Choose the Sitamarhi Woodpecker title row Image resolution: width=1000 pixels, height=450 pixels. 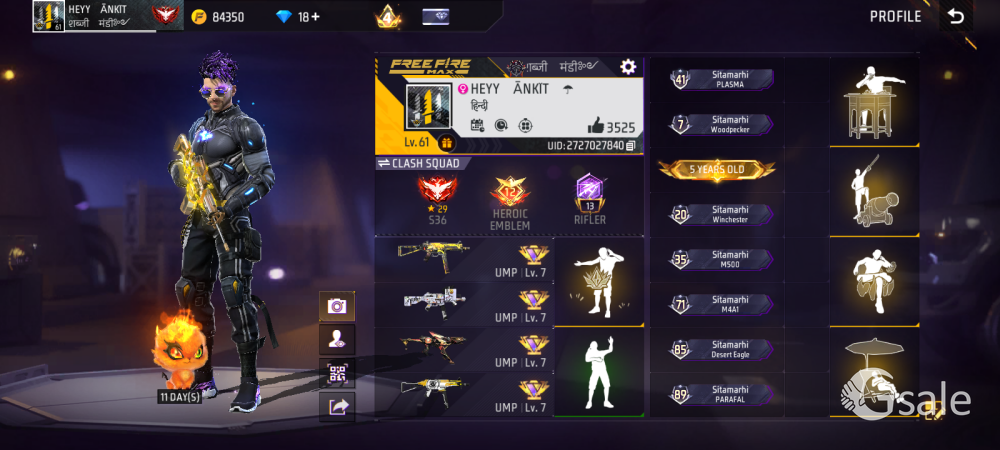[x=722, y=124]
